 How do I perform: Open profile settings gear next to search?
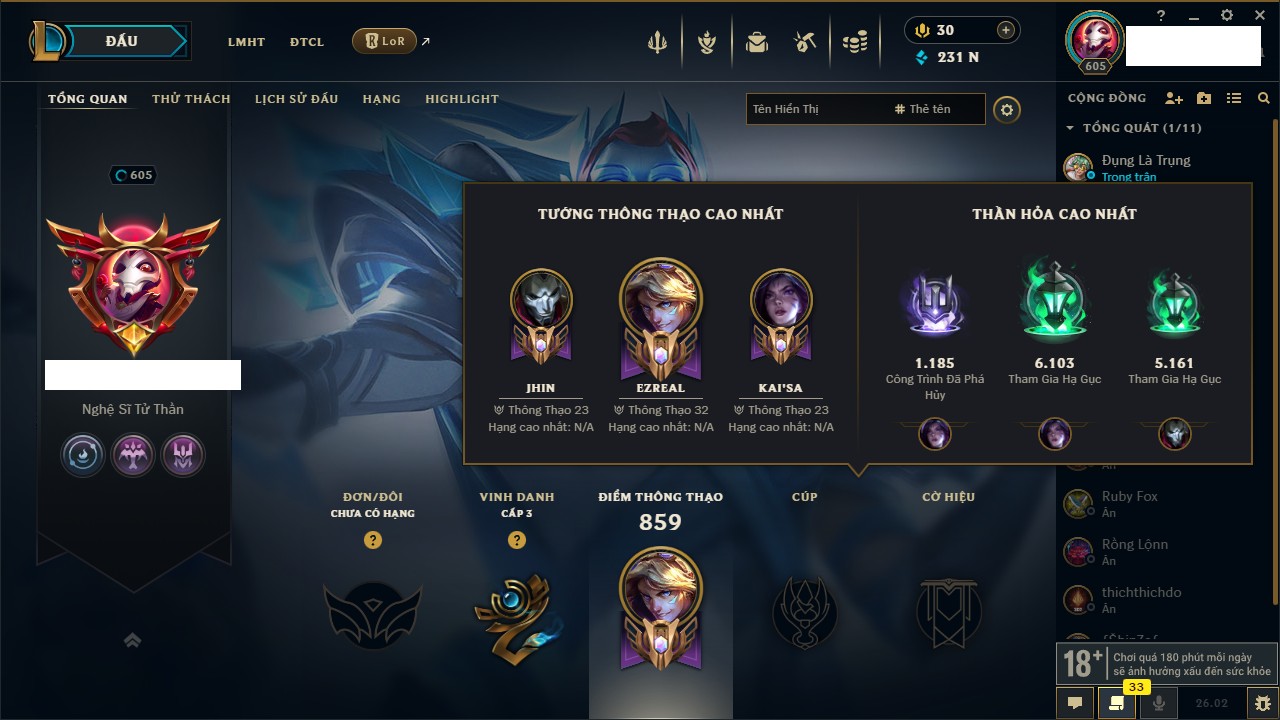(x=1007, y=109)
